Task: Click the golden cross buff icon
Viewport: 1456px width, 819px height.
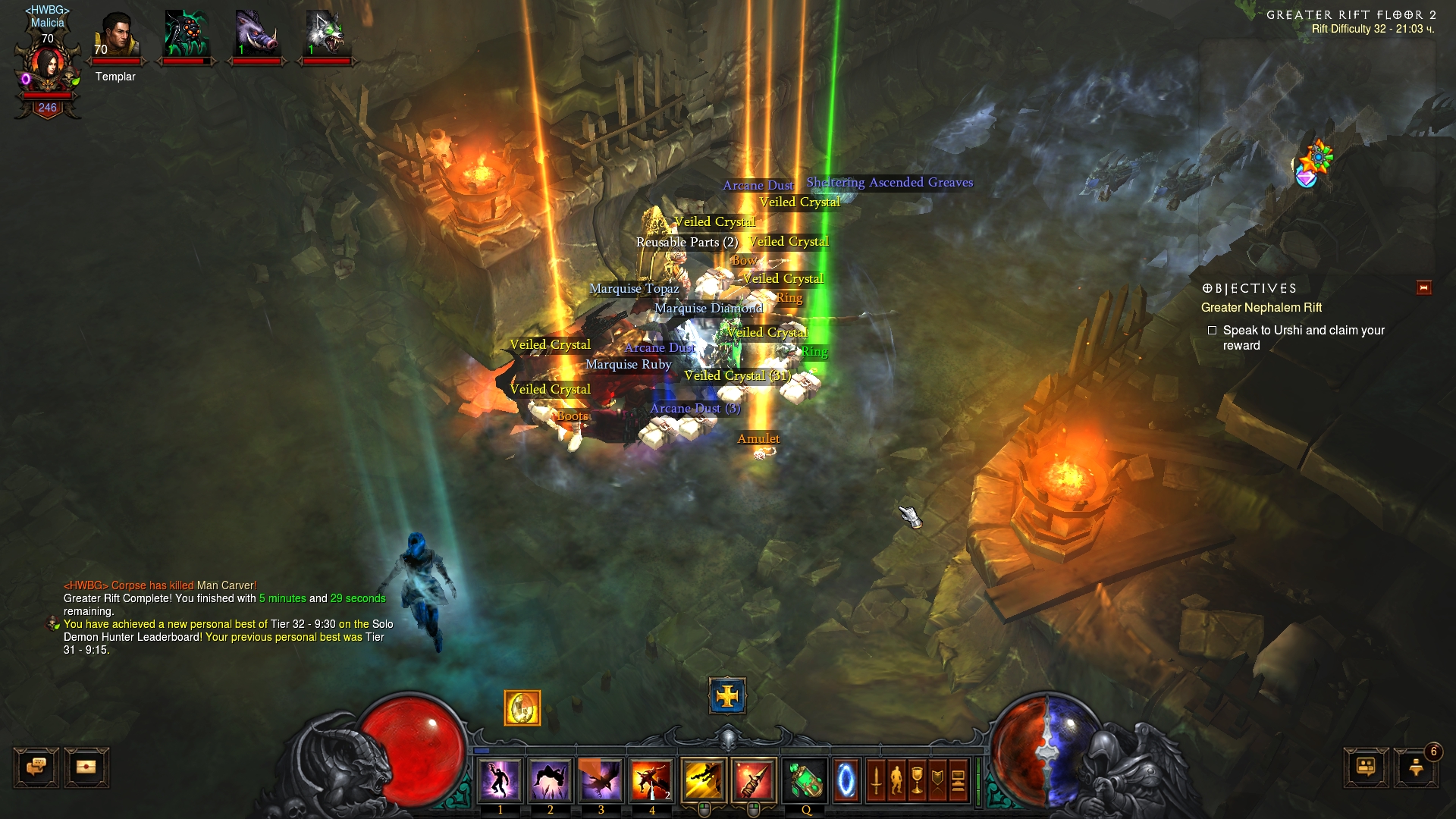Action: (x=727, y=695)
